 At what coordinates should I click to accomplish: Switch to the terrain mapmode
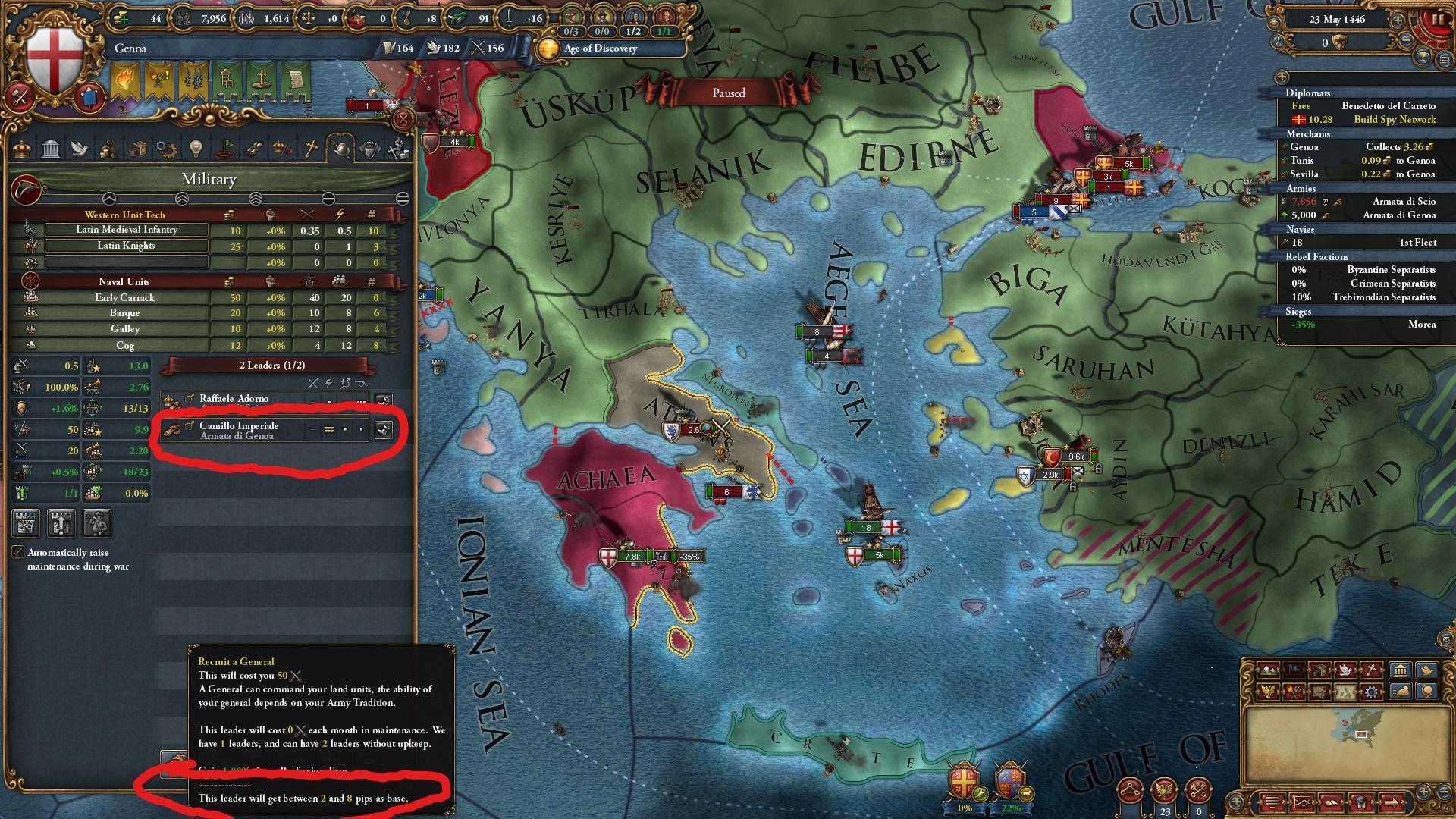click(1268, 670)
